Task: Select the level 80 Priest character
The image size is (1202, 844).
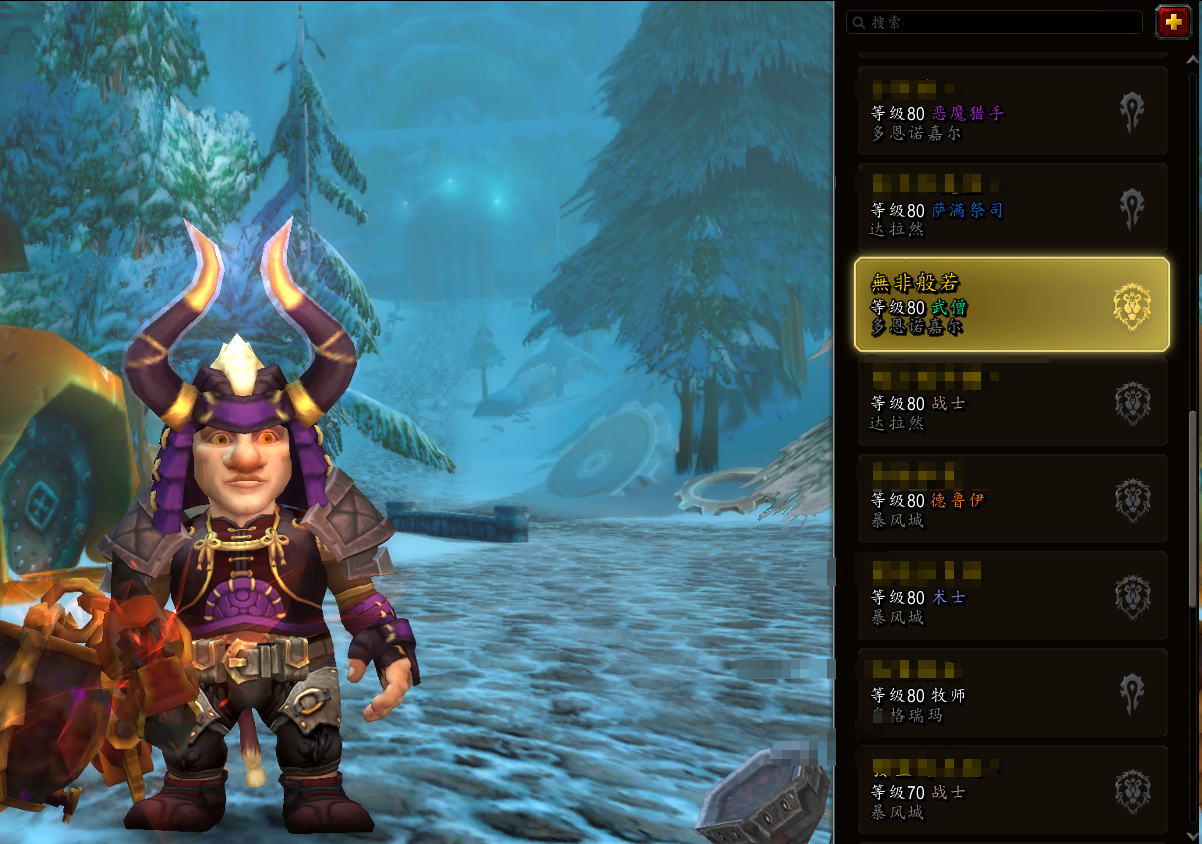Action: coord(1010,693)
